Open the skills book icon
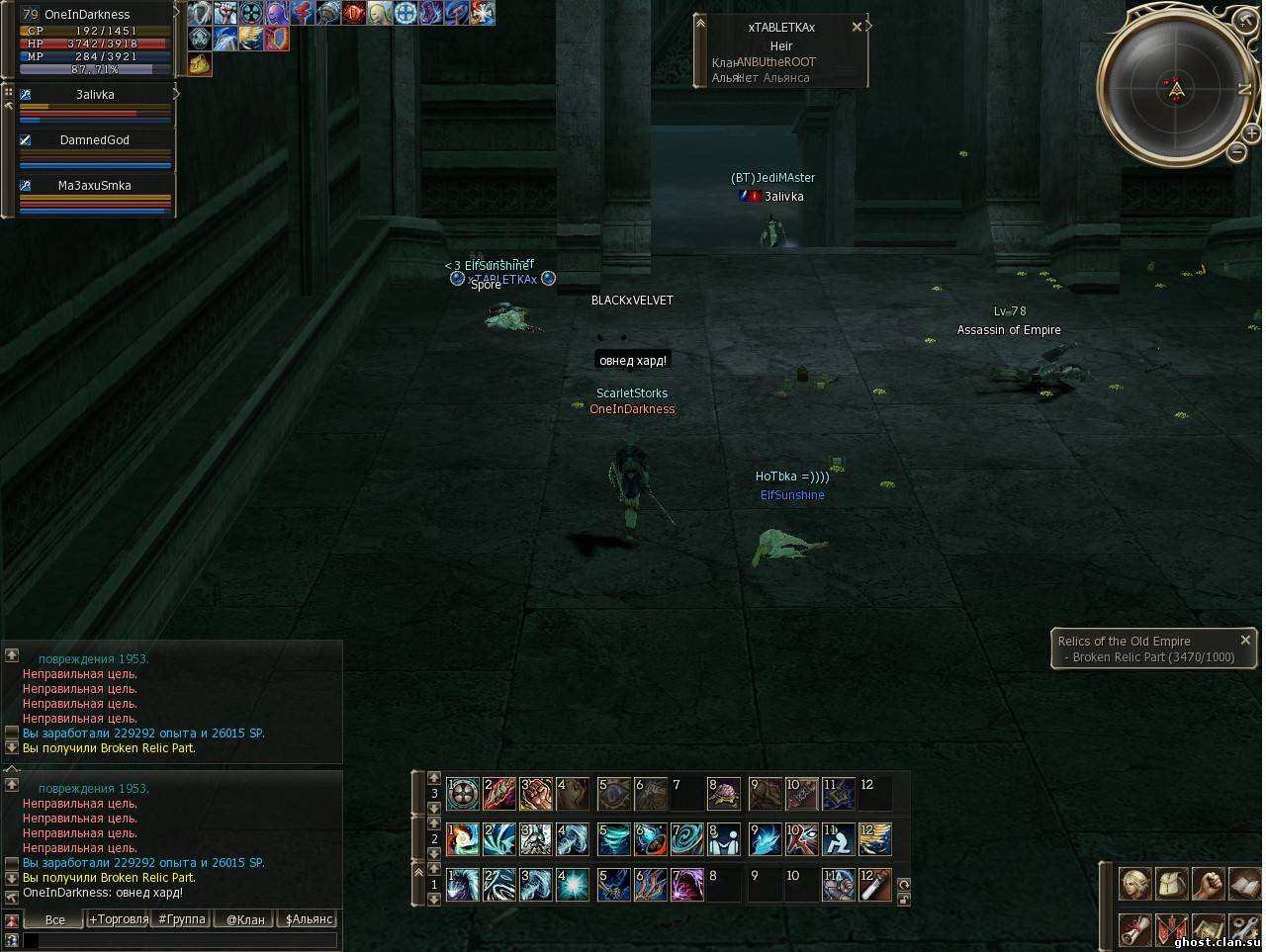 1243,883
